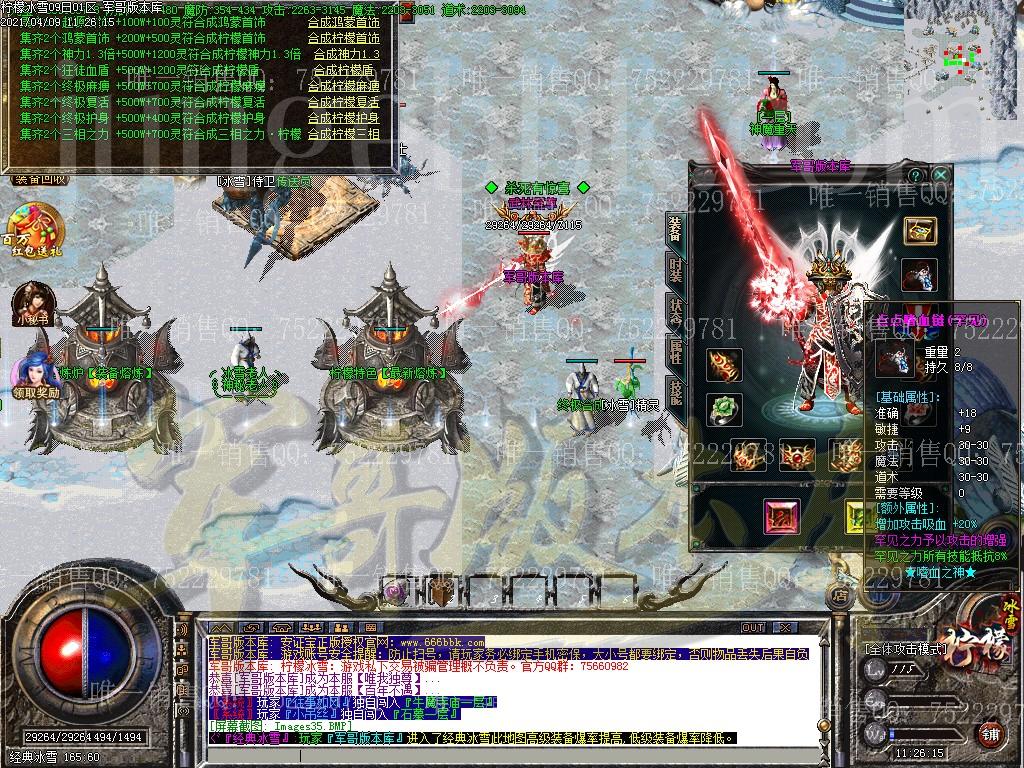This screenshot has height=768, width=1024.
Task: Open the 属性 attributes tab
Action: coord(676,350)
